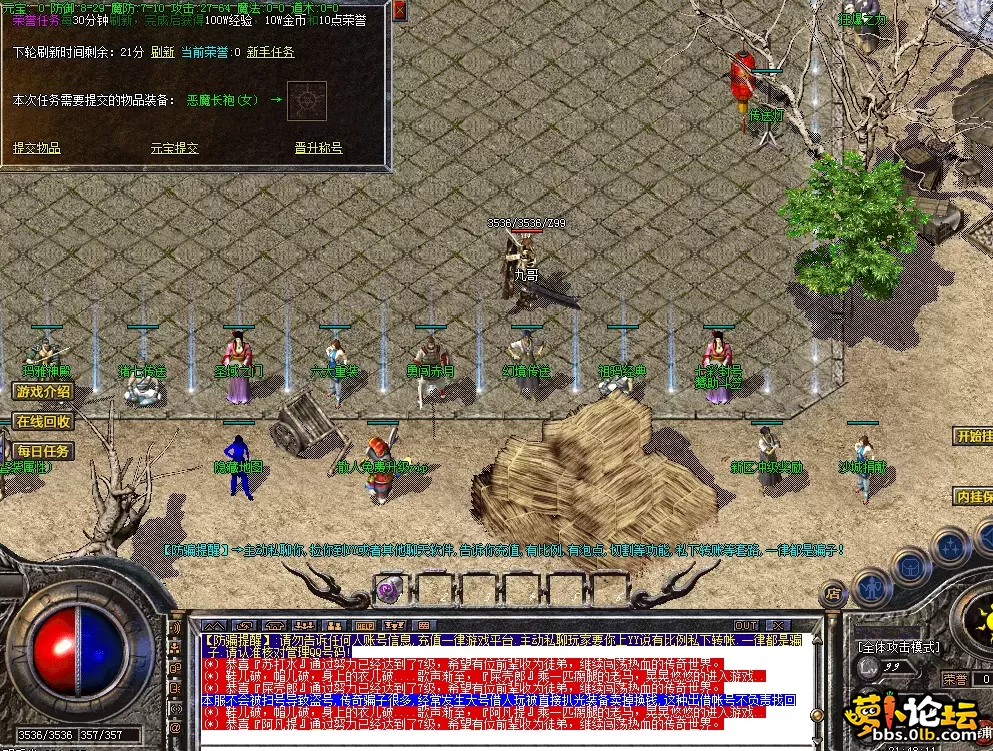Open the bag round button
This screenshot has height=751, width=993.
click(911, 567)
